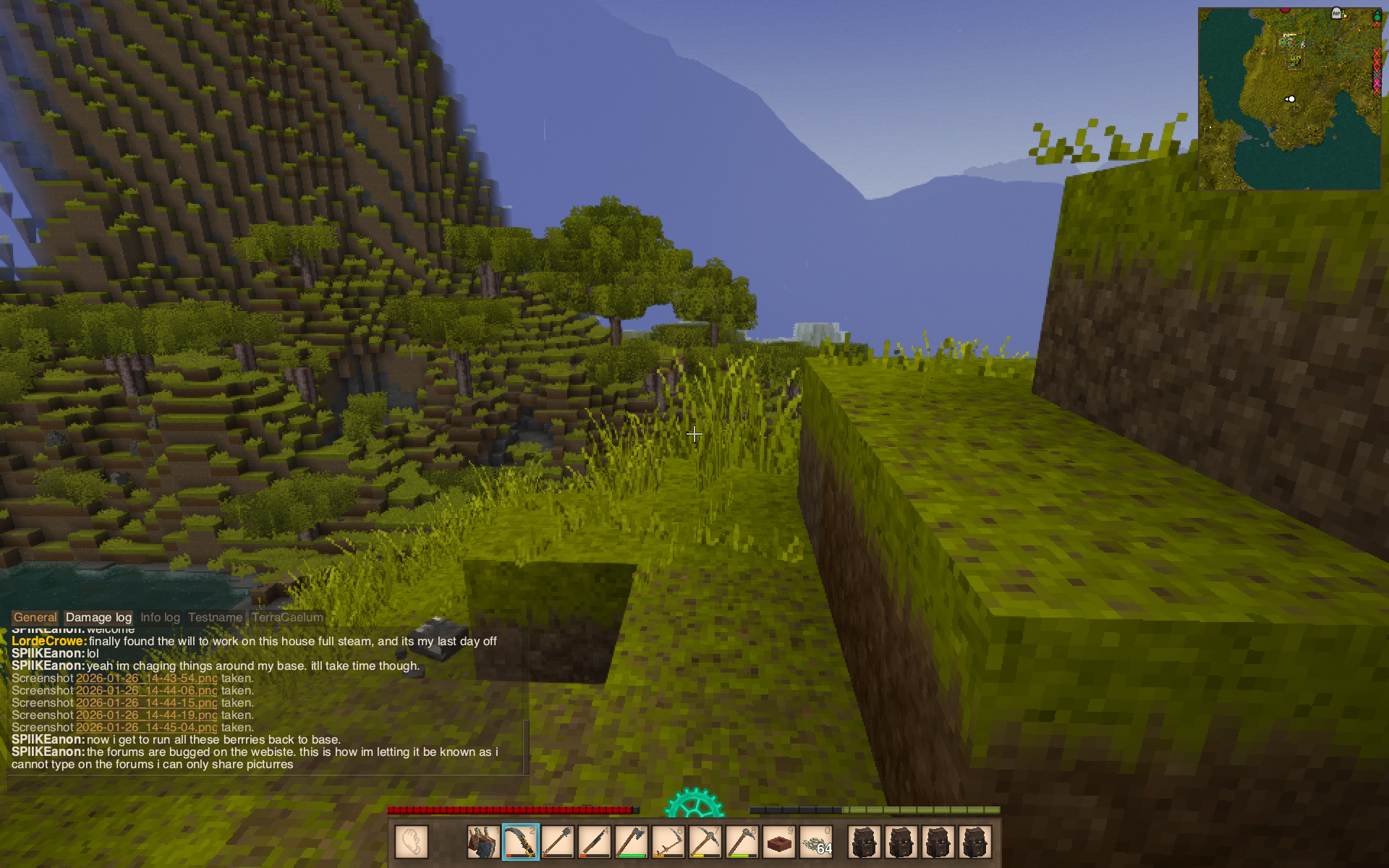Image resolution: width=1389 pixels, height=868 pixels.
Task: Open the Damage log tab
Action: 98,618
